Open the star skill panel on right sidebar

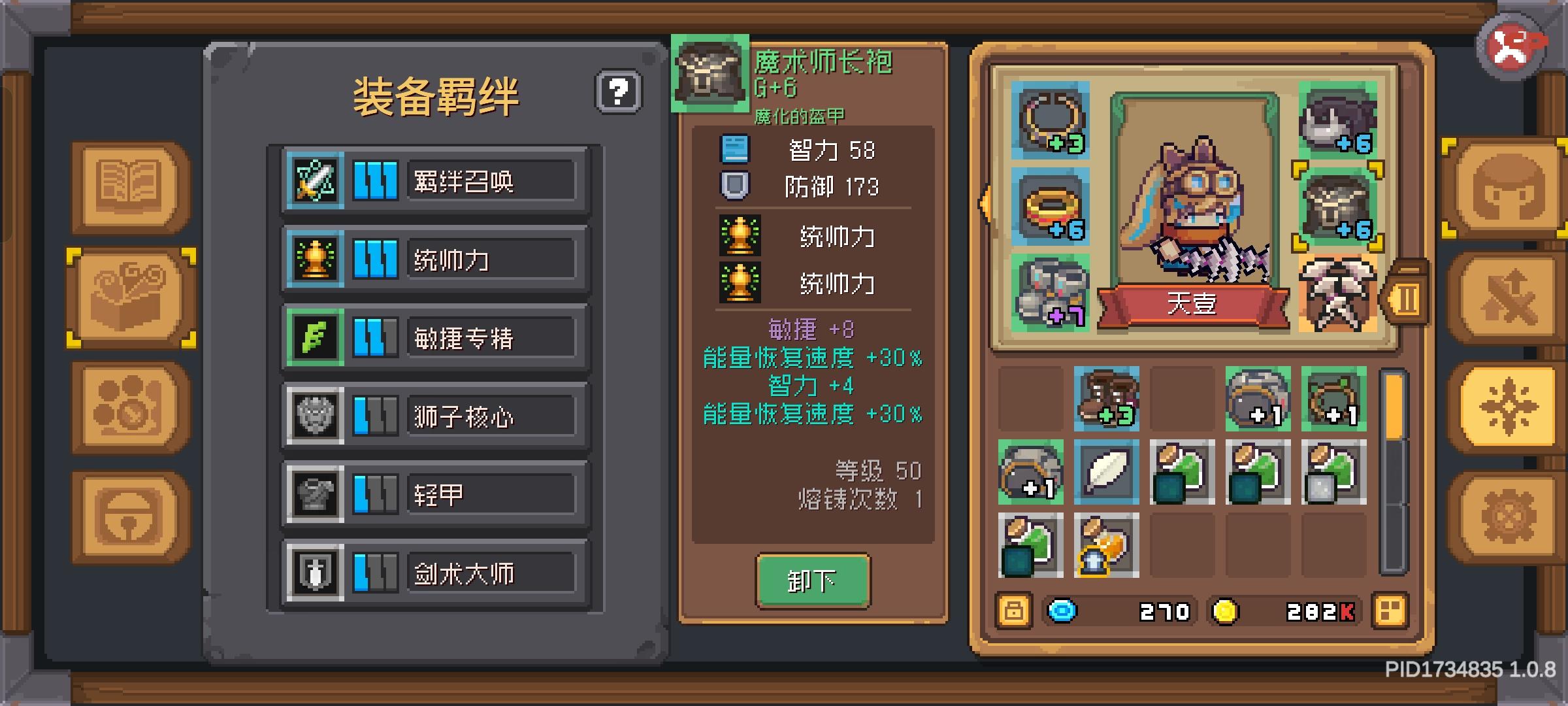coord(1509,405)
